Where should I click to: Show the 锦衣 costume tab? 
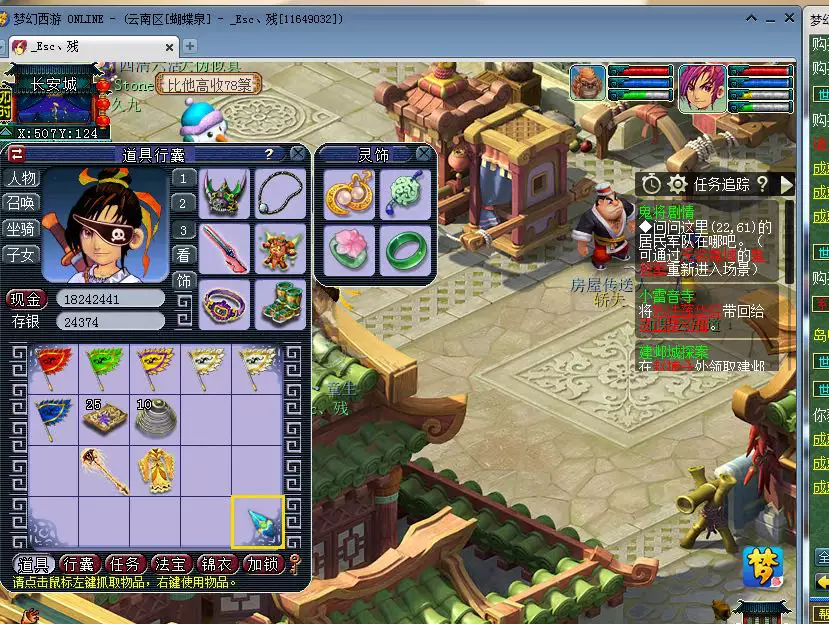[x=220, y=565]
